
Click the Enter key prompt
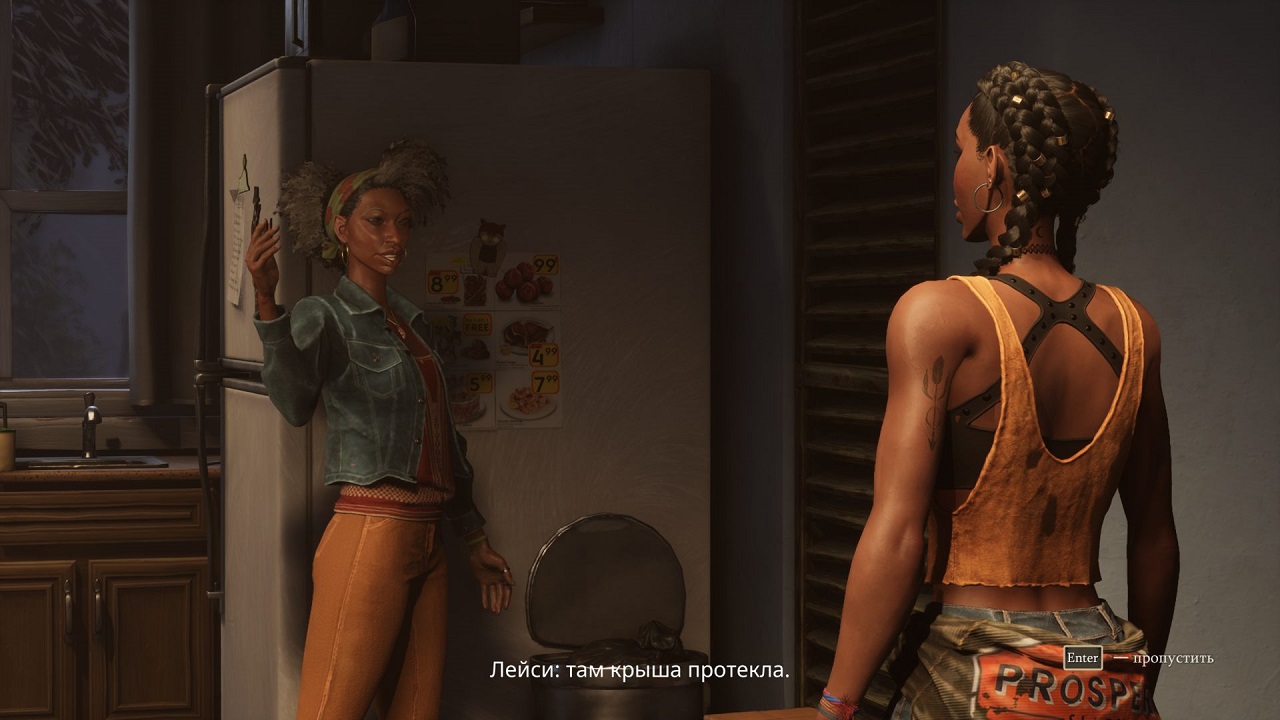[x=1083, y=659]
